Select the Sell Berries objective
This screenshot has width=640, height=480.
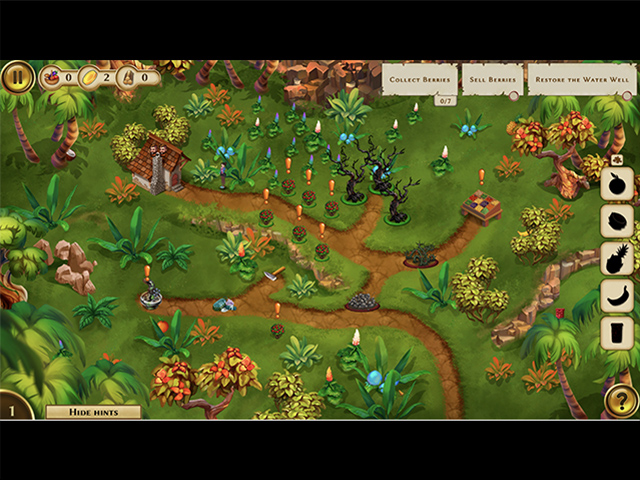[x=492, y=79]
